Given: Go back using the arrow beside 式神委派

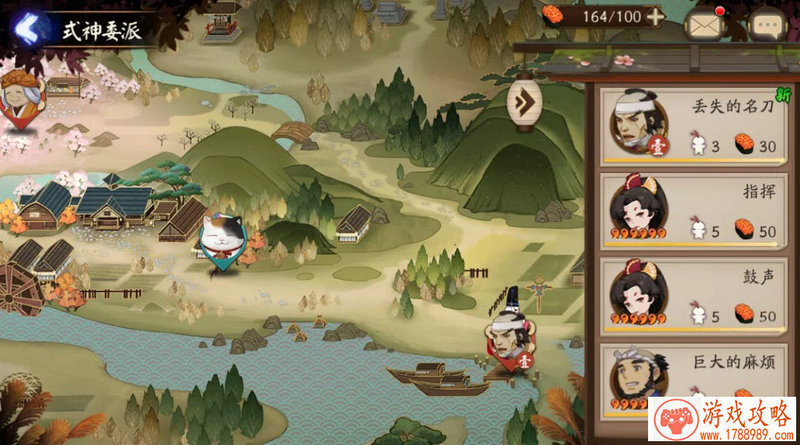Looking at the screenshot, I should [24, 27].
